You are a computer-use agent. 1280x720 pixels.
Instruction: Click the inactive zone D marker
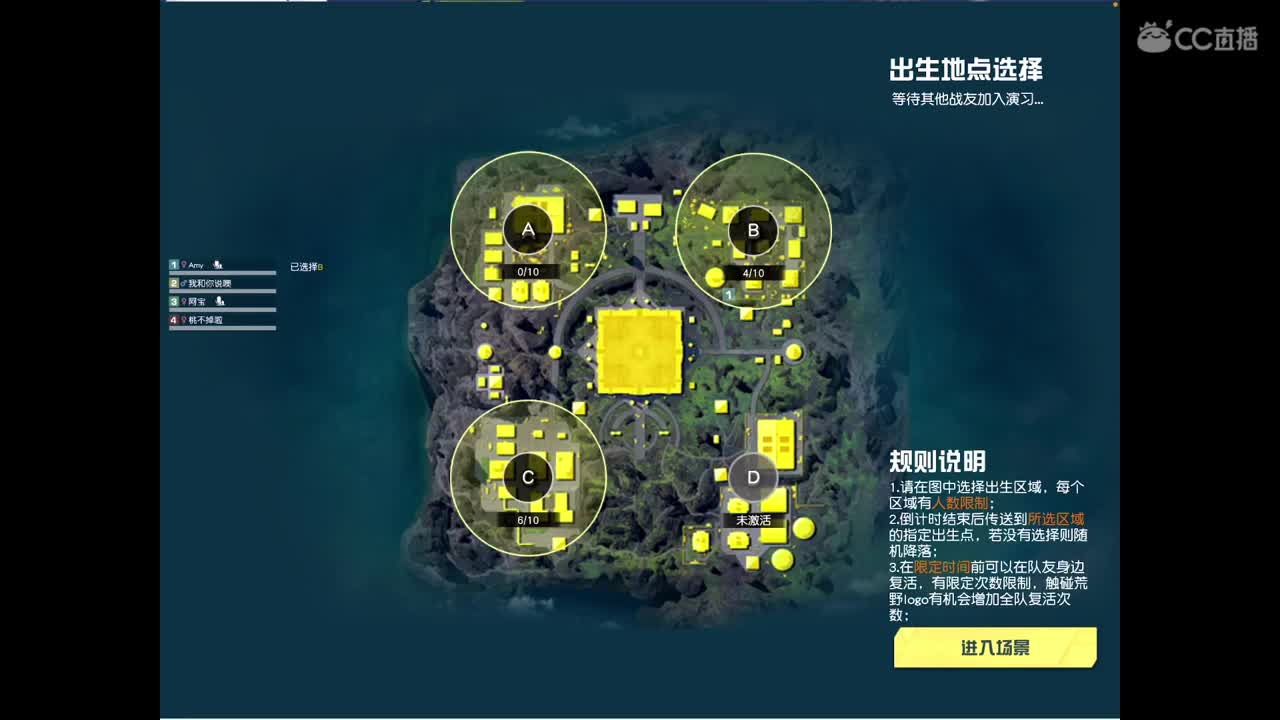pyautogui.click(x=752, y=477)
